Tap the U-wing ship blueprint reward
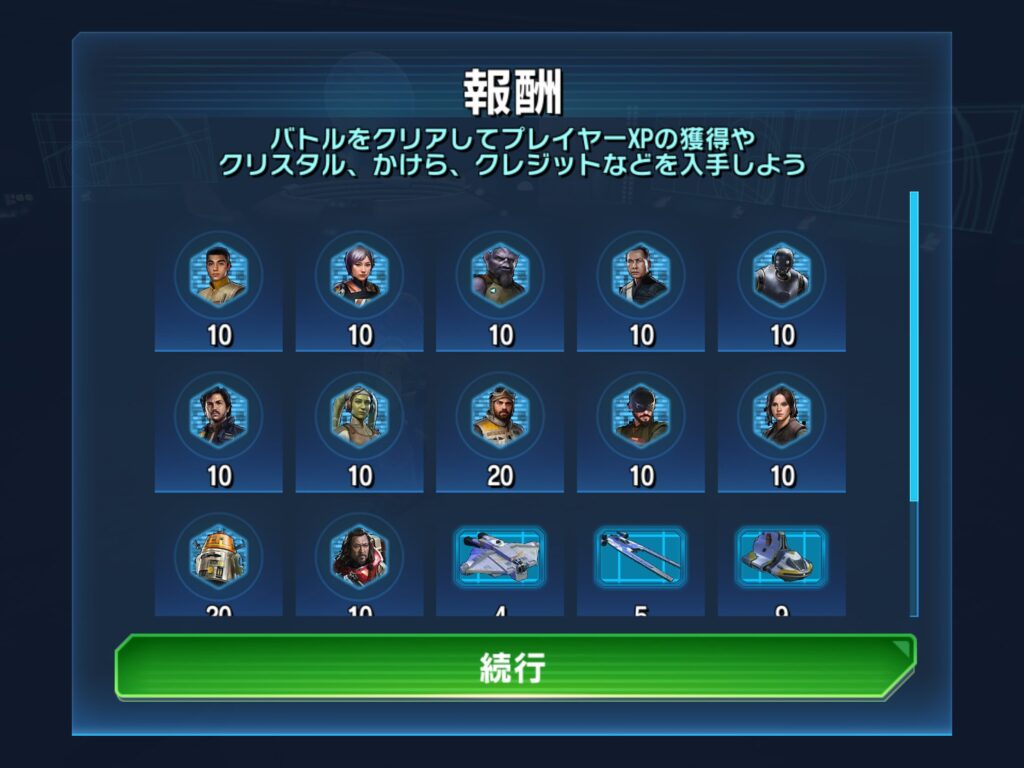 pyautogui.click(x=641, y=556)
